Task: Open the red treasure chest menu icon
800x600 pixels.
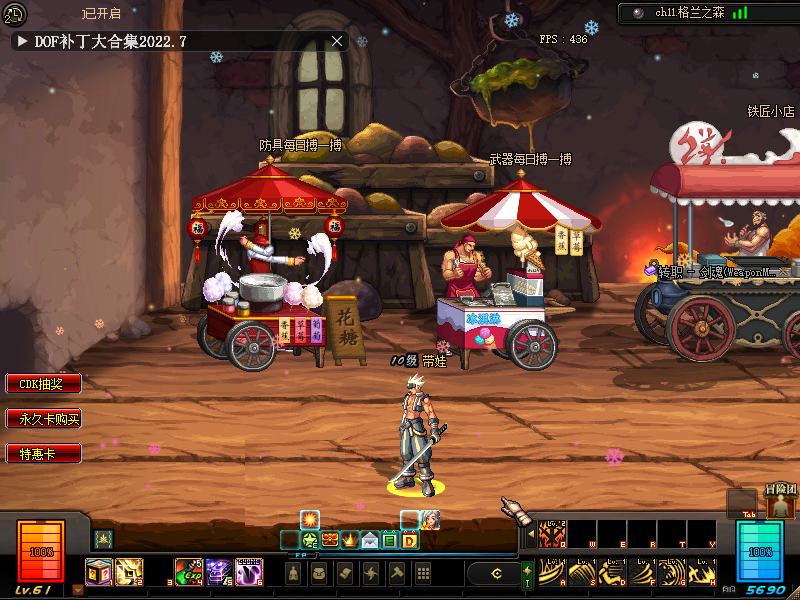Action: coord(330,541)
